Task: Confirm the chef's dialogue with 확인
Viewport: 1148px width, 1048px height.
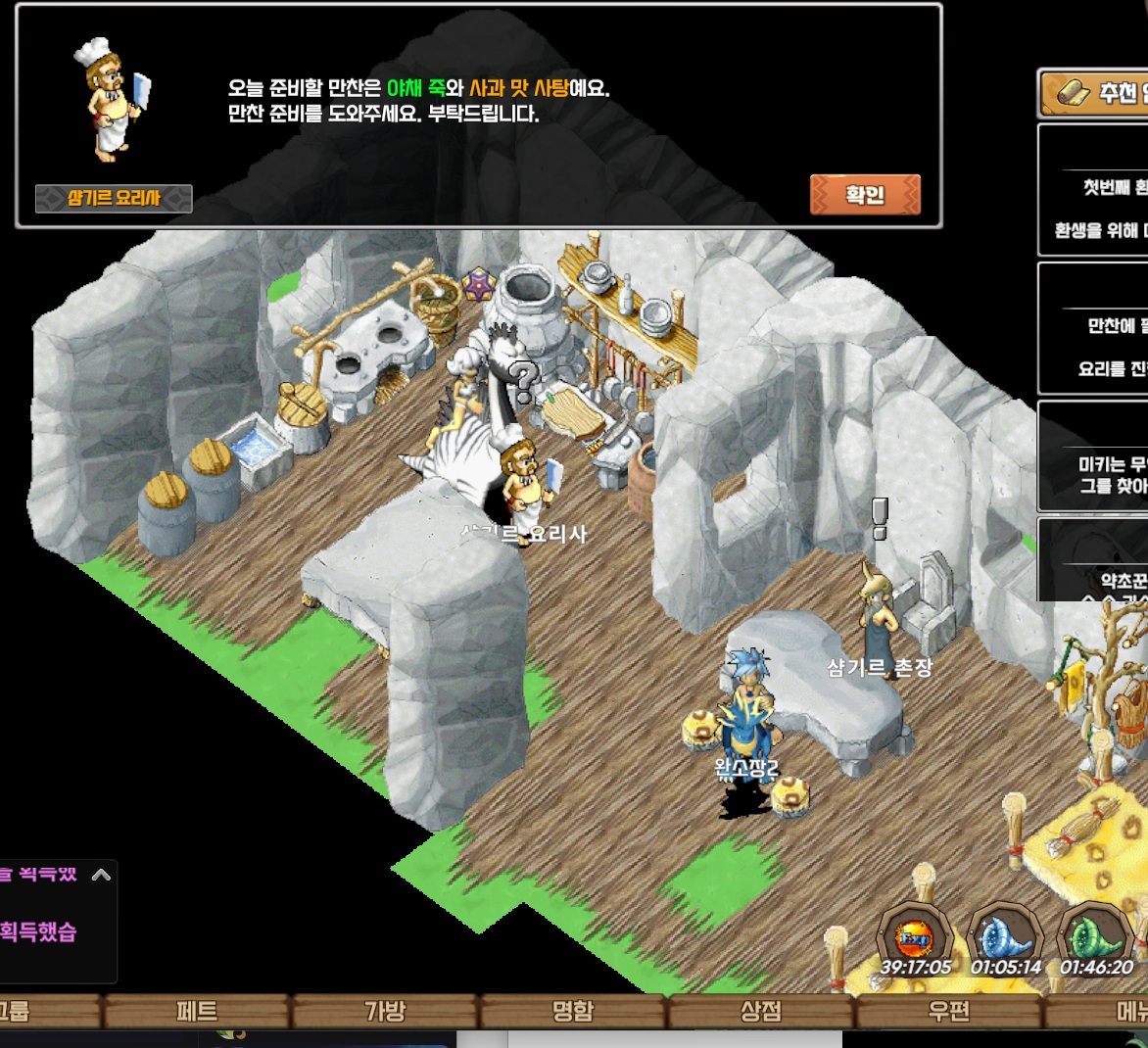Action: (865, 195)
